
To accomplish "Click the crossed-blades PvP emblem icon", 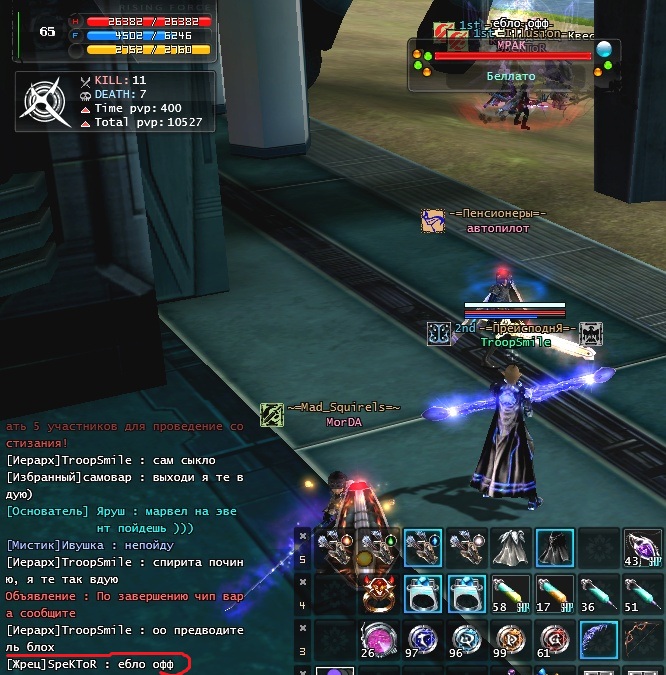I will coord(45,101).
